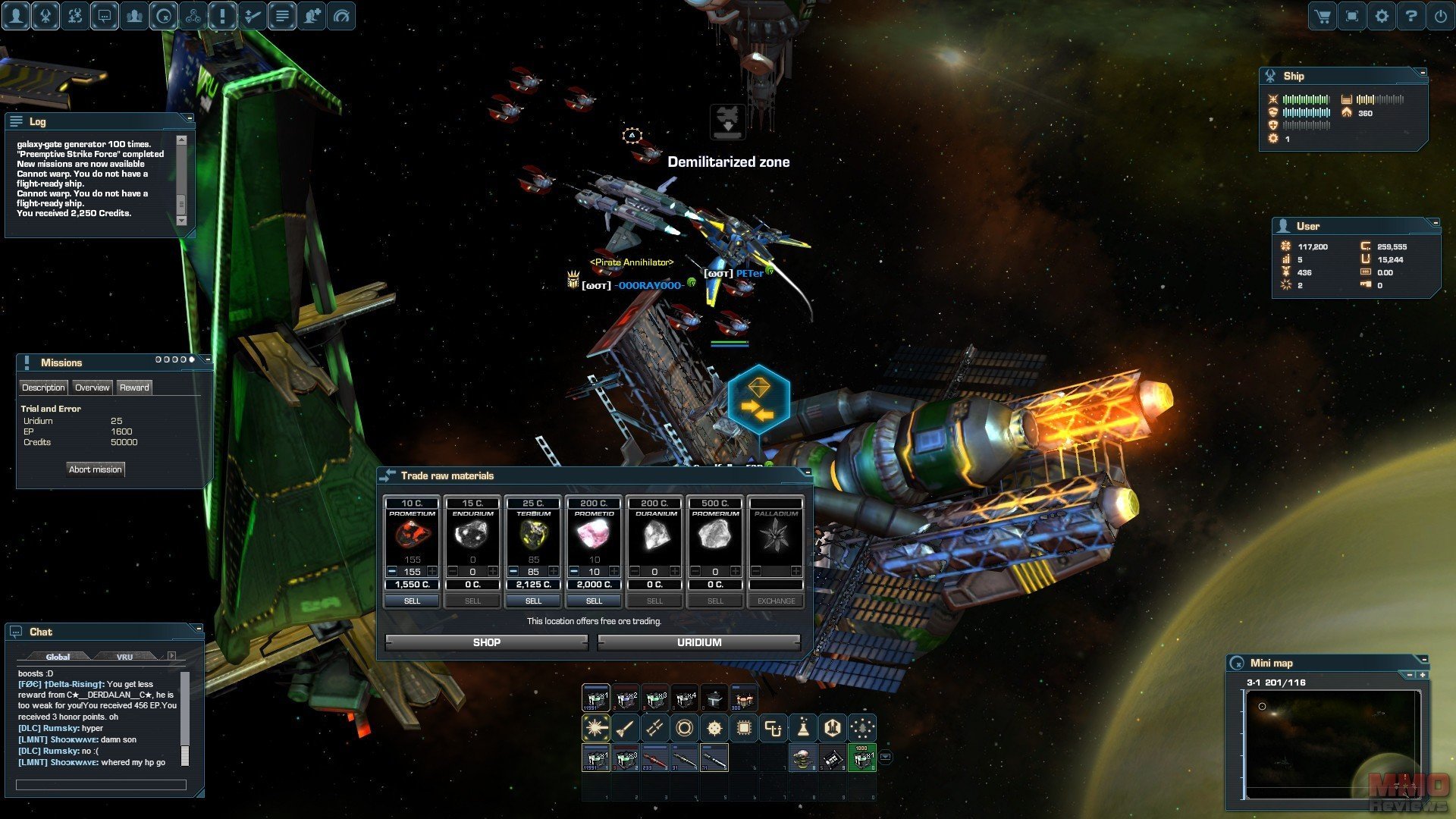Select the laser ammo category icon

pyautogui.click(x=595, y=729)
